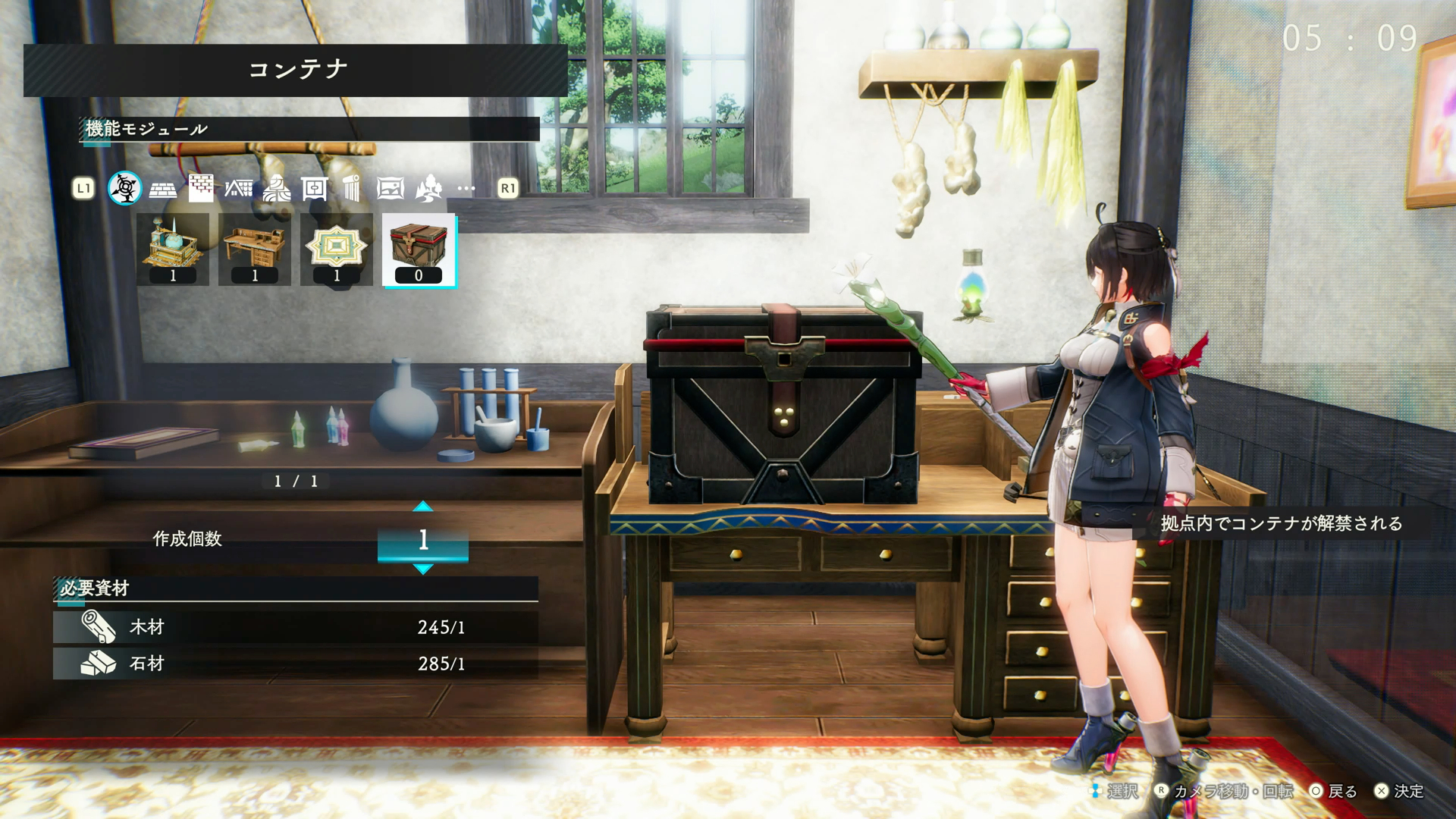Click the 木材 lumber material row
1456x819 pixels.
click(296, 627)
